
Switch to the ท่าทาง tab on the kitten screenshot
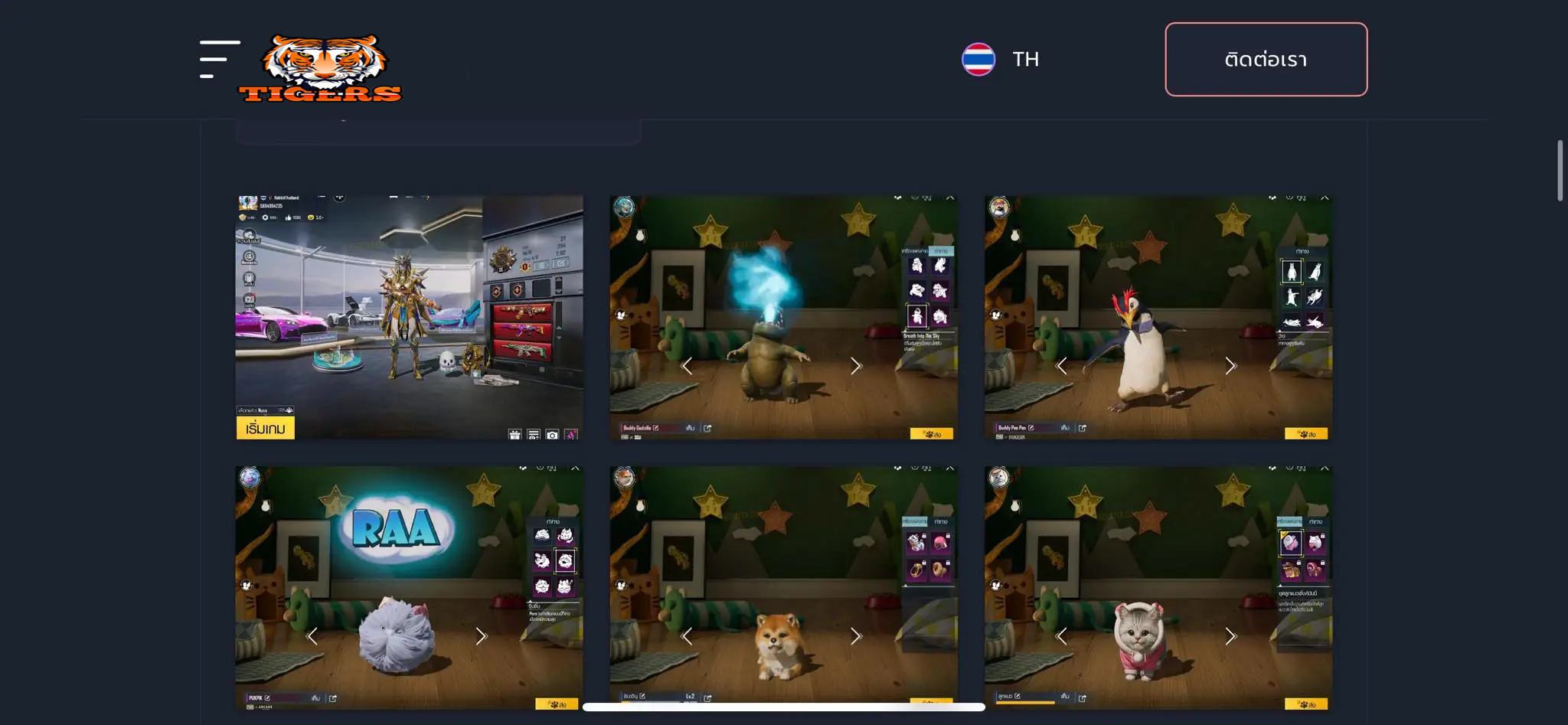point(1316,521)
